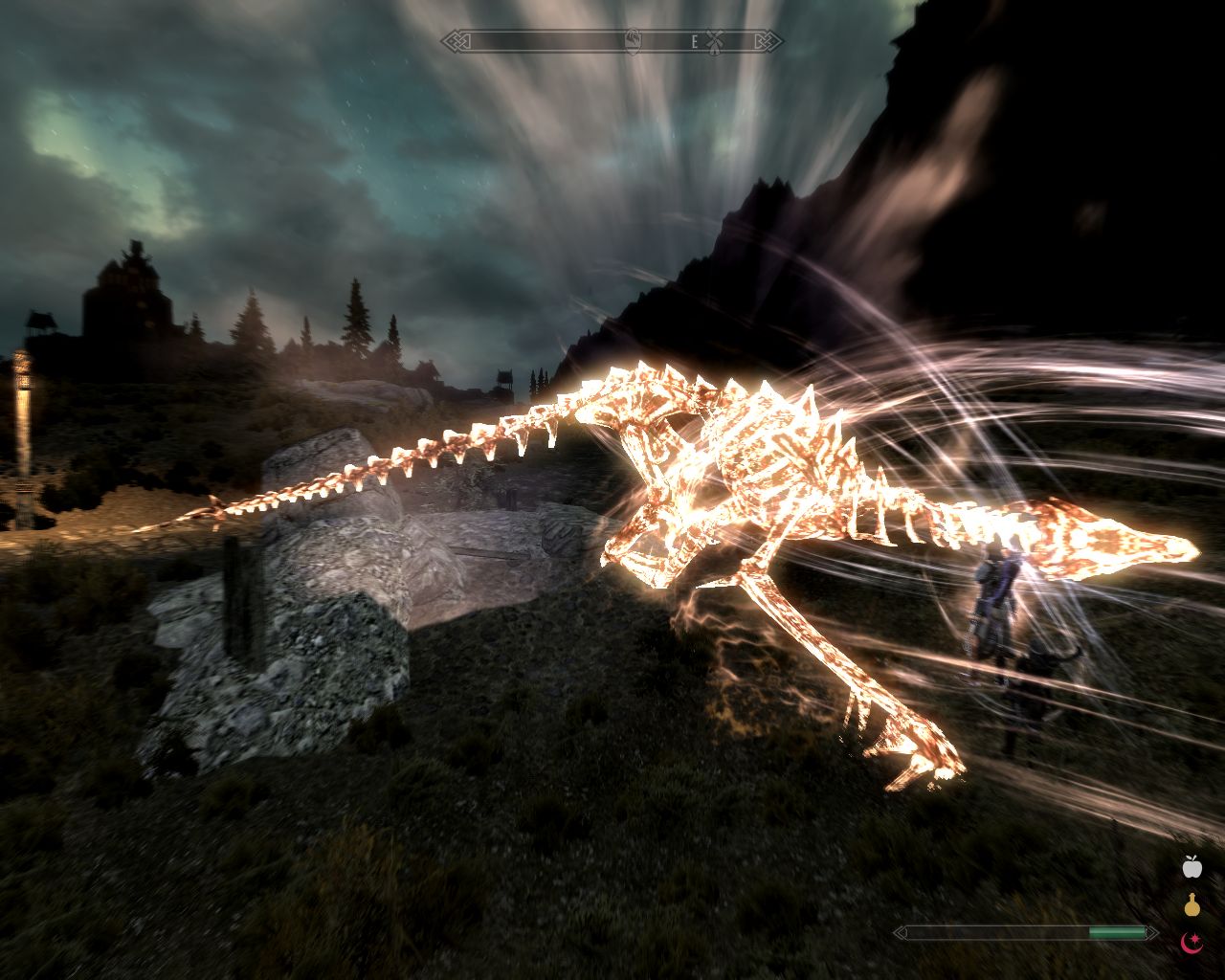Click the E direction marker on the compass
Viewport: 1225px width, 980px height.
point(695,40)
